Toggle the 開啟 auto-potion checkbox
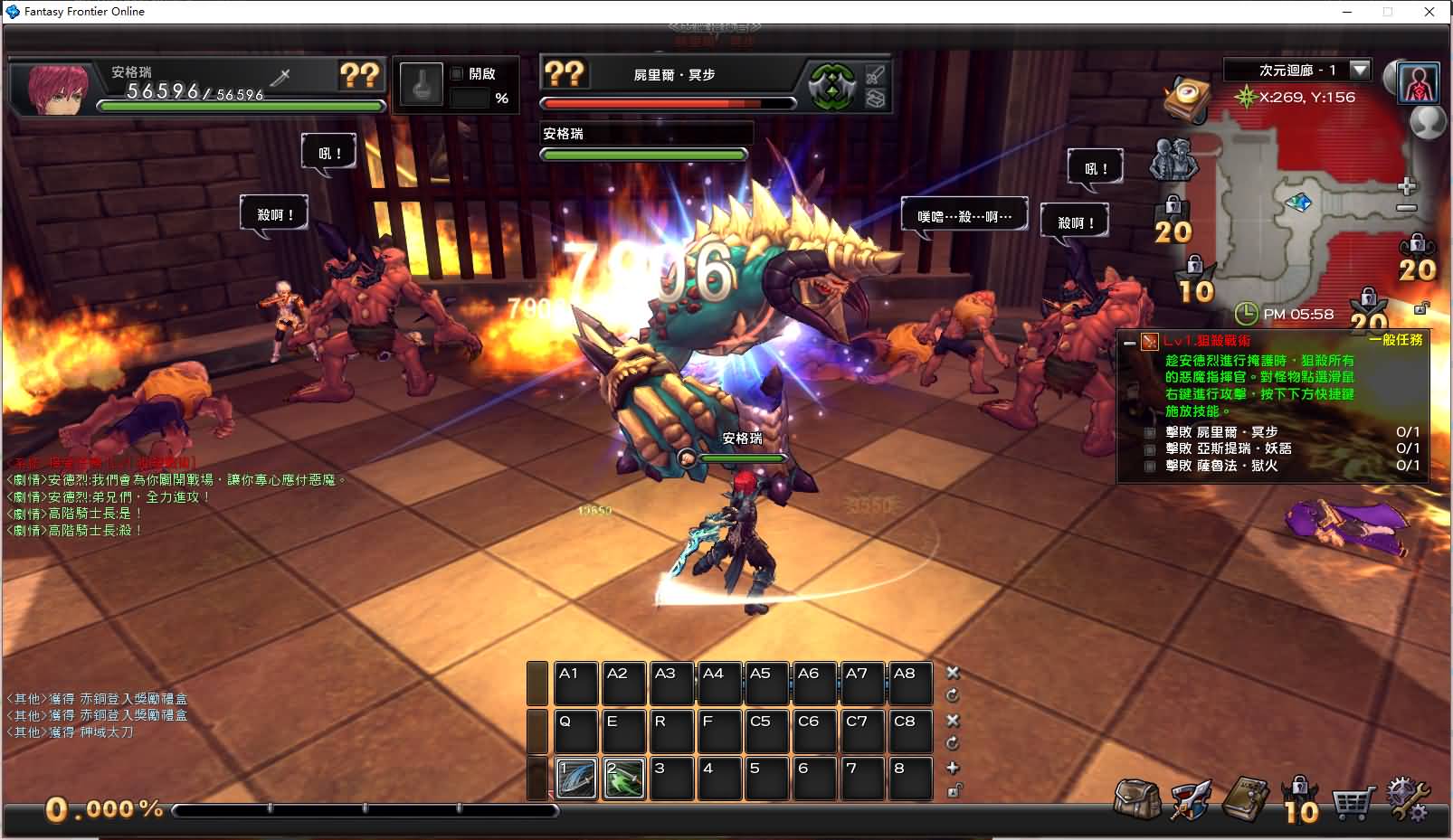Image resolution: width=1453 pixels, height=840 pixels. click(x=457, y=73)
